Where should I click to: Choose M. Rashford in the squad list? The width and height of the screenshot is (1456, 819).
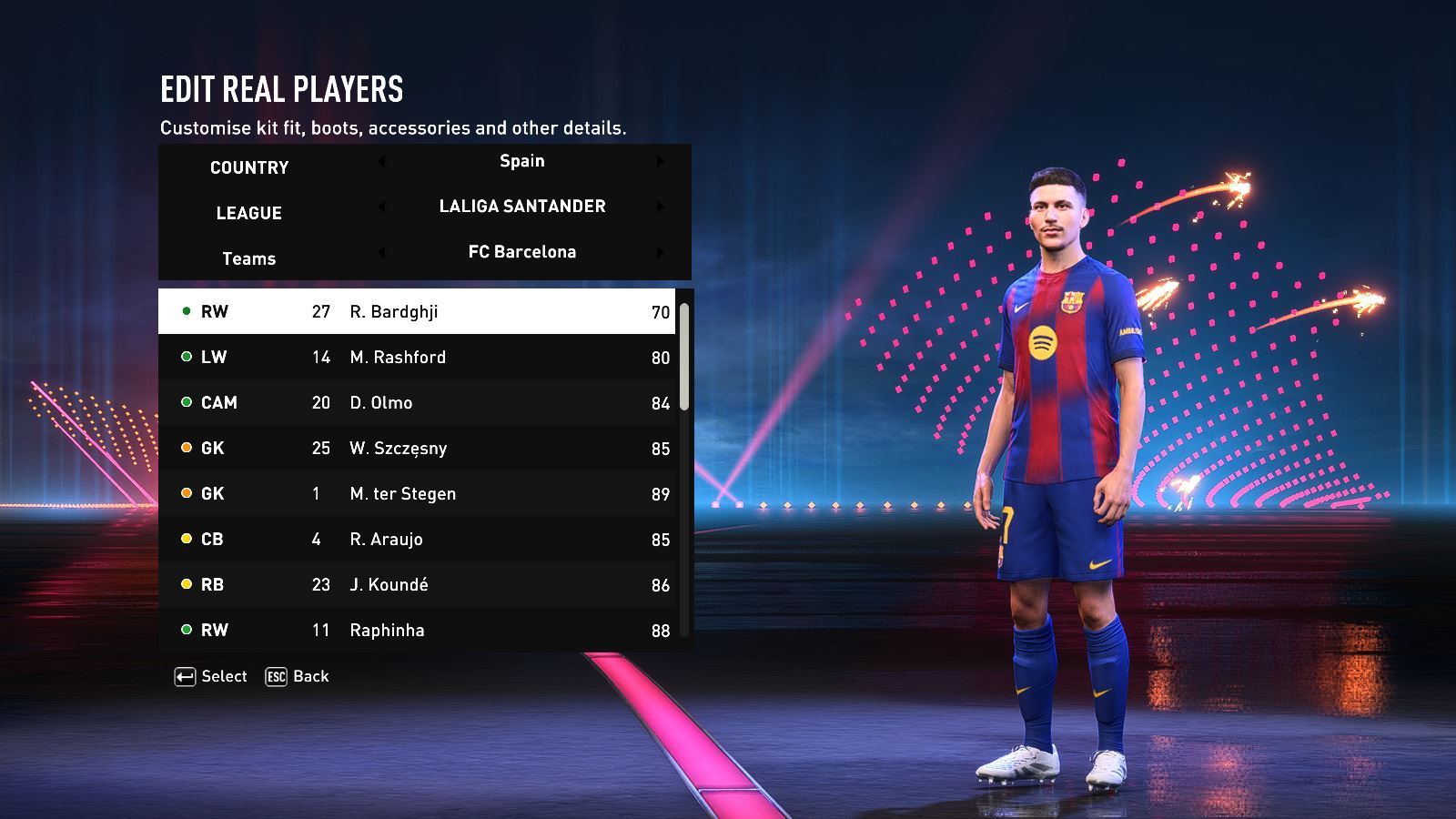pyautogui.click(x=417, y=357)
